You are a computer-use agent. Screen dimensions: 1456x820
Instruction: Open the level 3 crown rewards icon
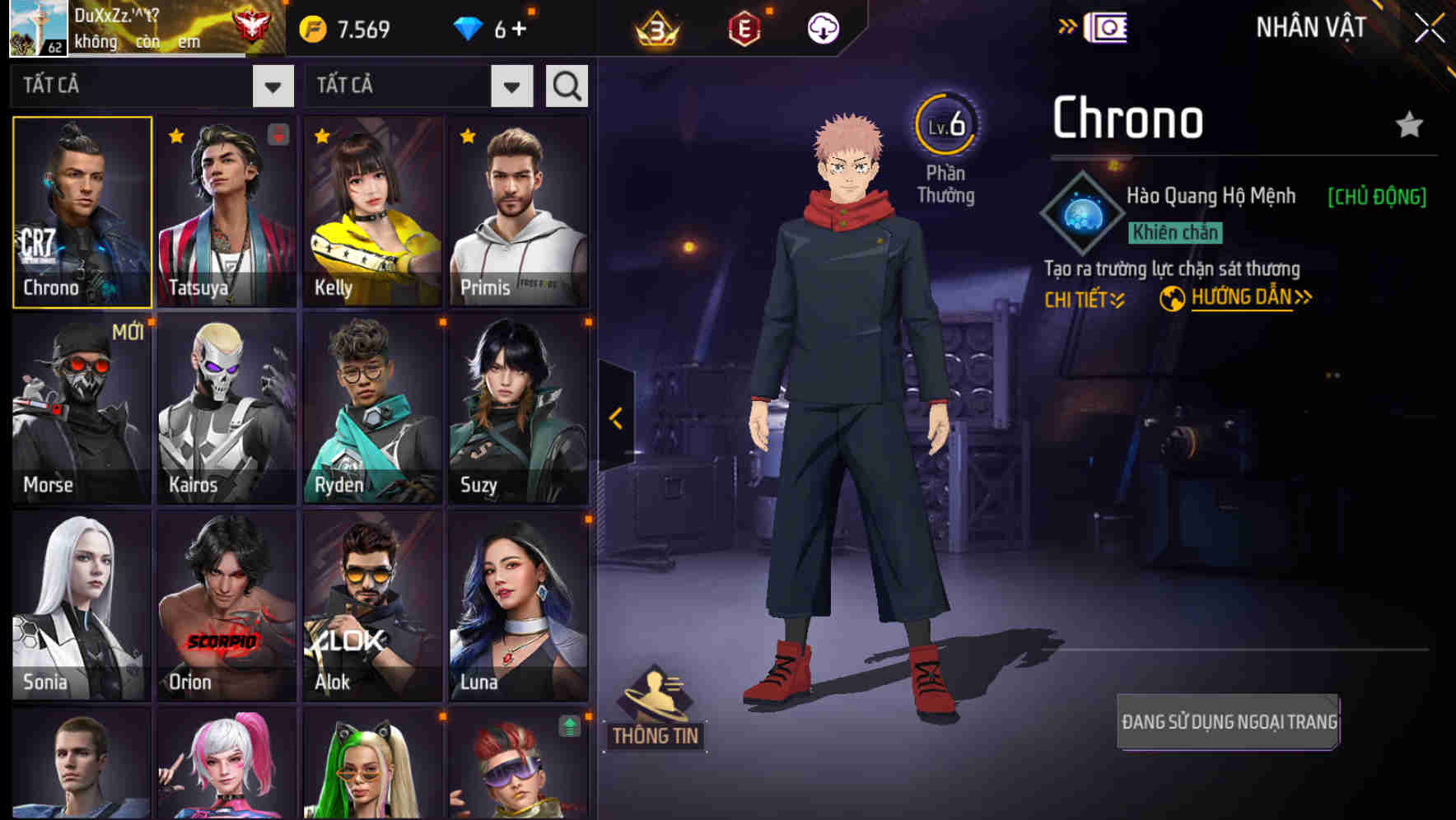[655, 26]
